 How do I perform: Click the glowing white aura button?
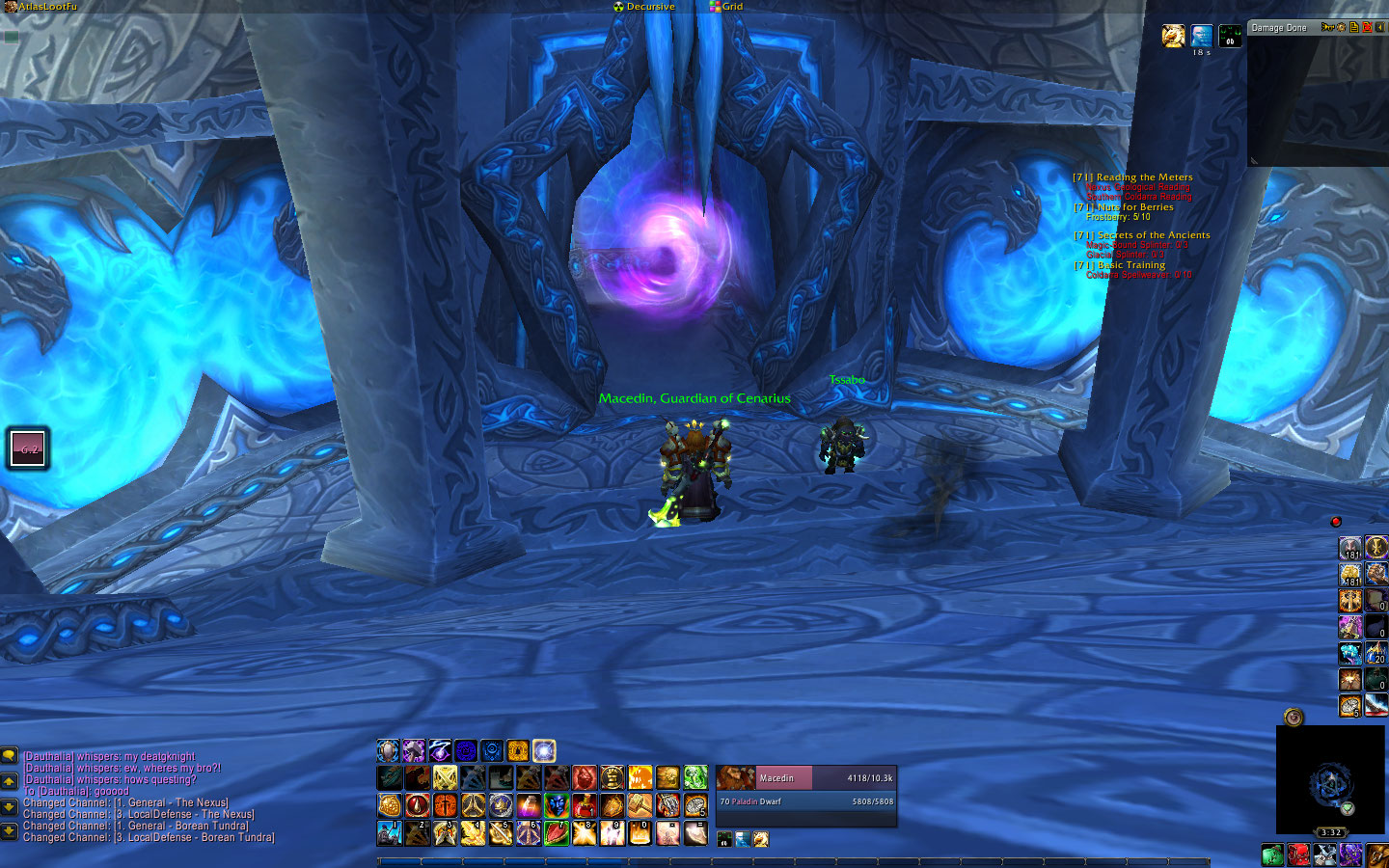point(544,750)
